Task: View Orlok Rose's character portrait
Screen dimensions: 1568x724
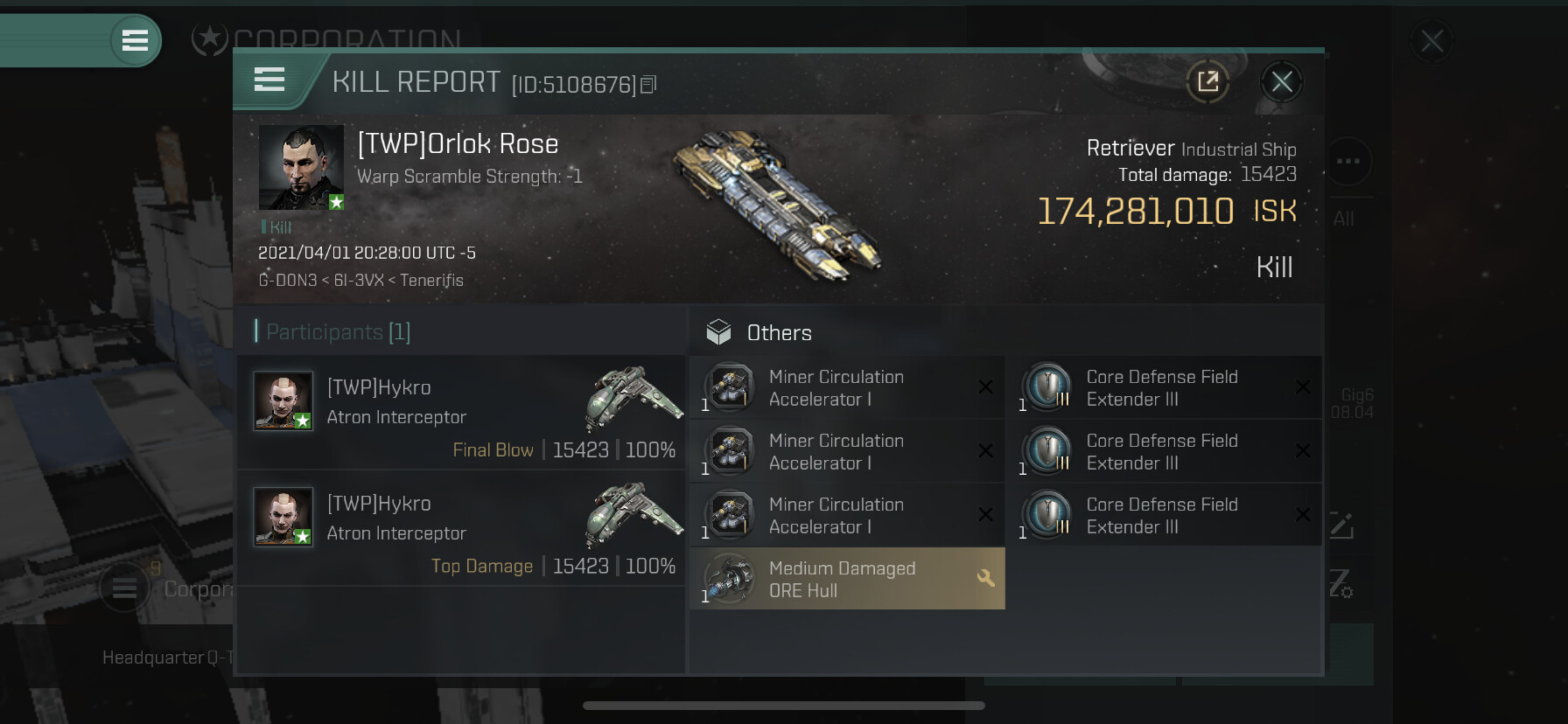Action: point(301,167)
